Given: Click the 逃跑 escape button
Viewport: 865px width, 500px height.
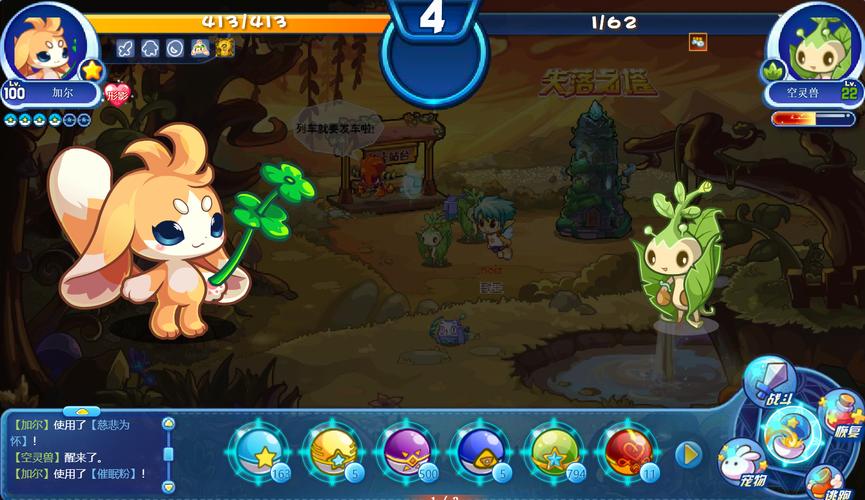Looking at the screenshot, I should 827,484.
